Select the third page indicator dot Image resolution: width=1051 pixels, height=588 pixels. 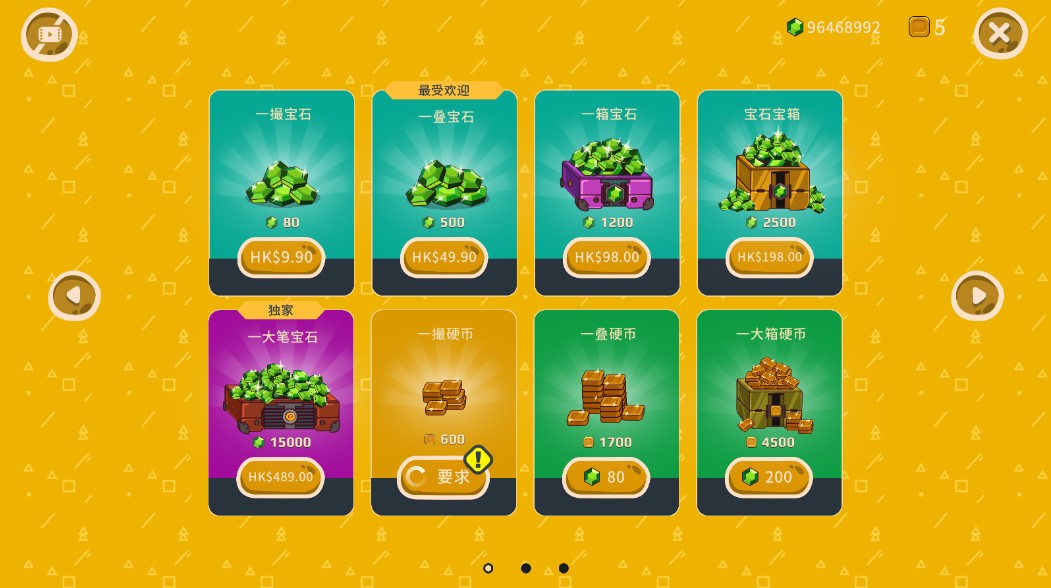click(x=564, y=568)
